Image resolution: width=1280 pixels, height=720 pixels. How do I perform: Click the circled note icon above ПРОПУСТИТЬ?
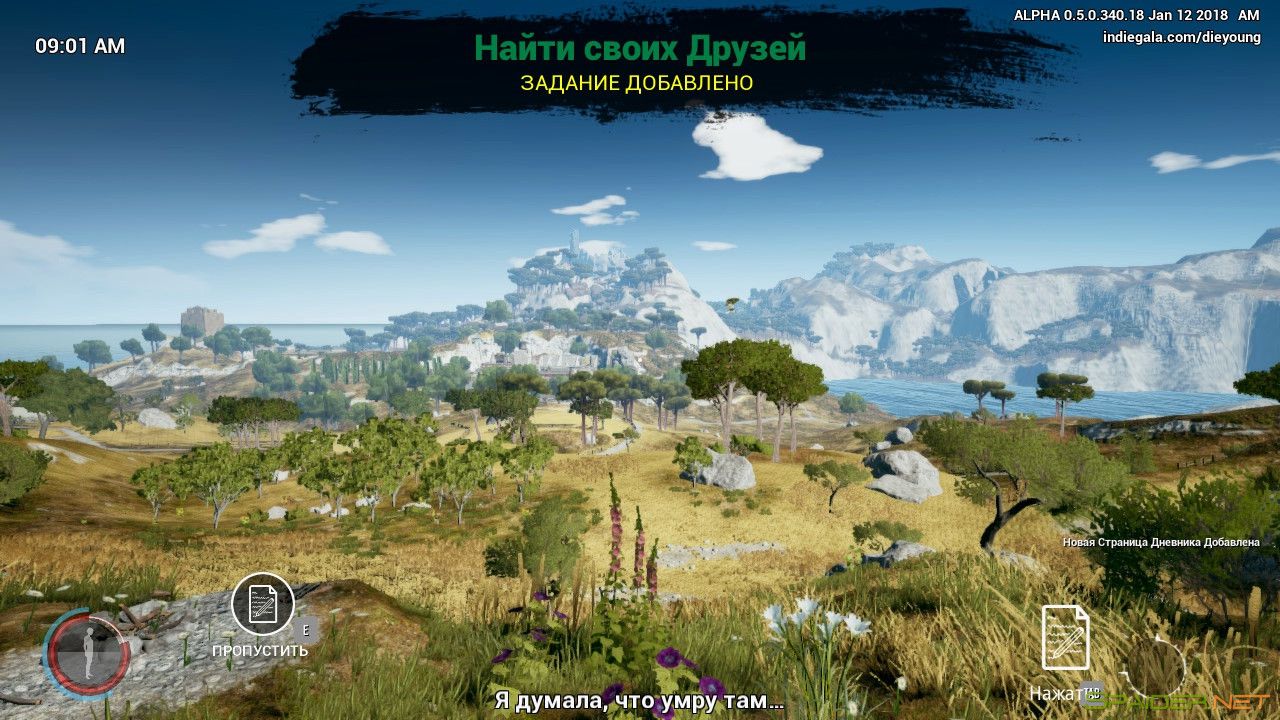pos(263,603)
